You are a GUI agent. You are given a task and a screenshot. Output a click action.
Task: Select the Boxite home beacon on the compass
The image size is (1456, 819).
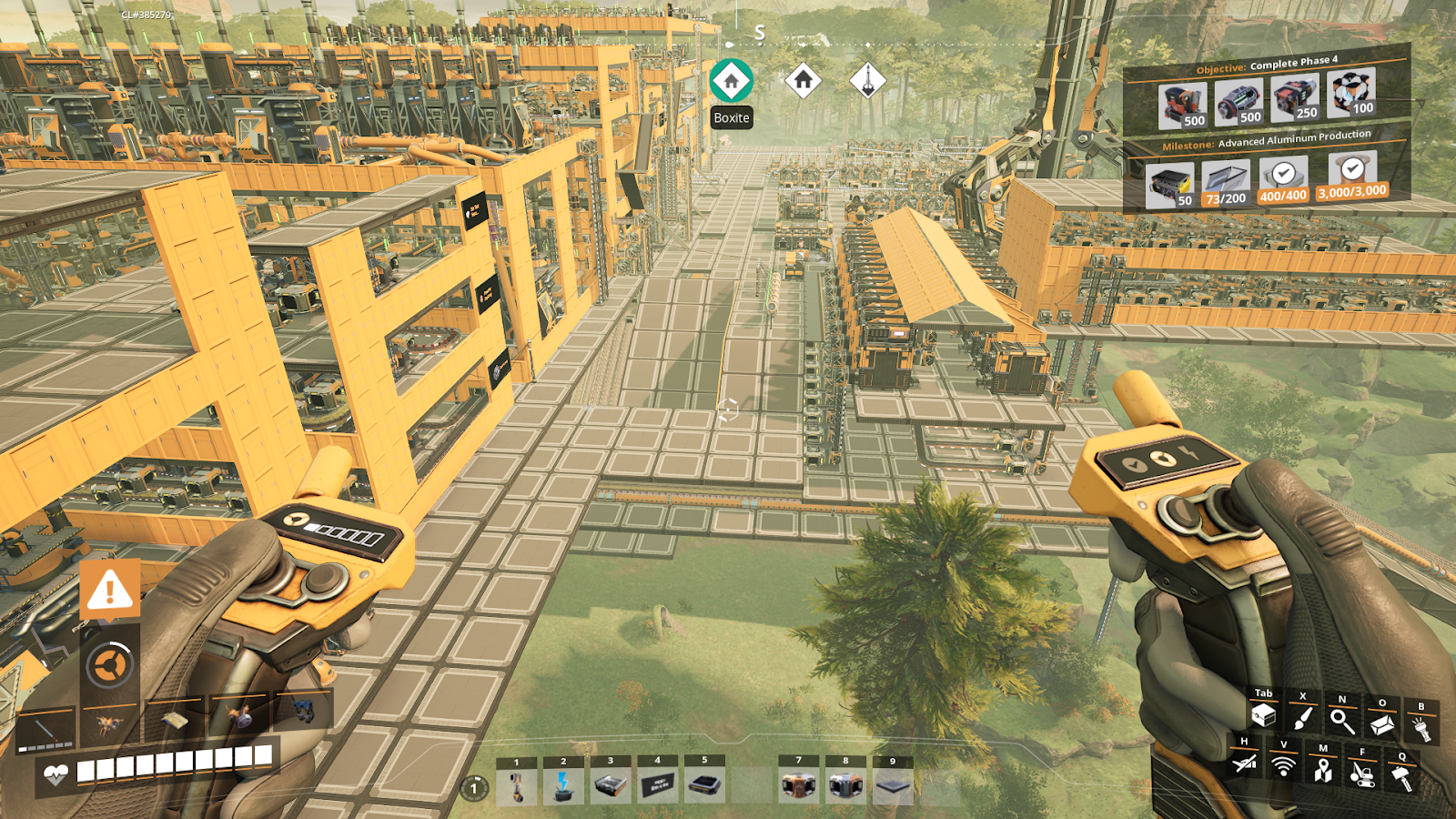pos(731,80)
